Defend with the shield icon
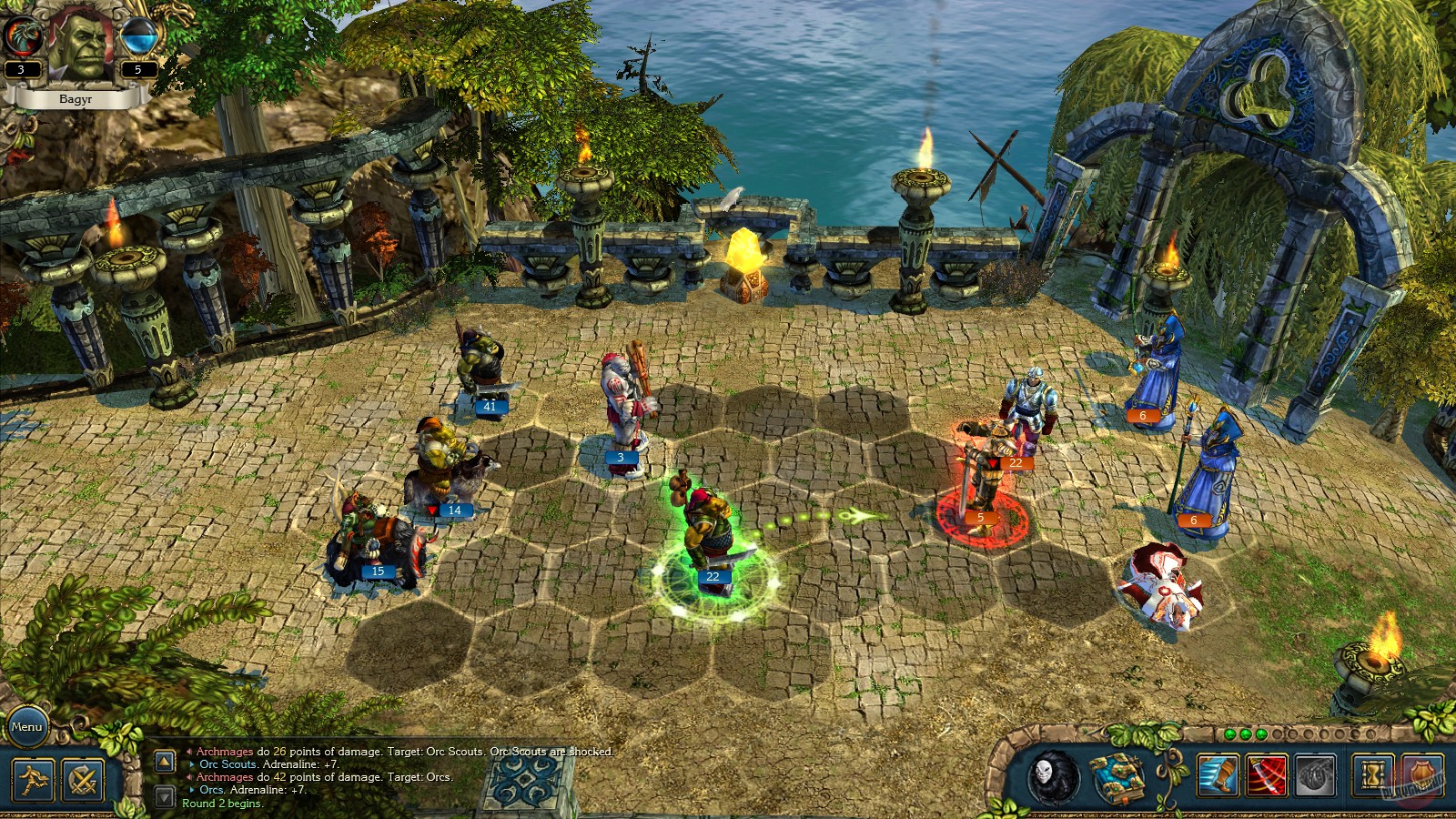 [x=1420, y=773]
